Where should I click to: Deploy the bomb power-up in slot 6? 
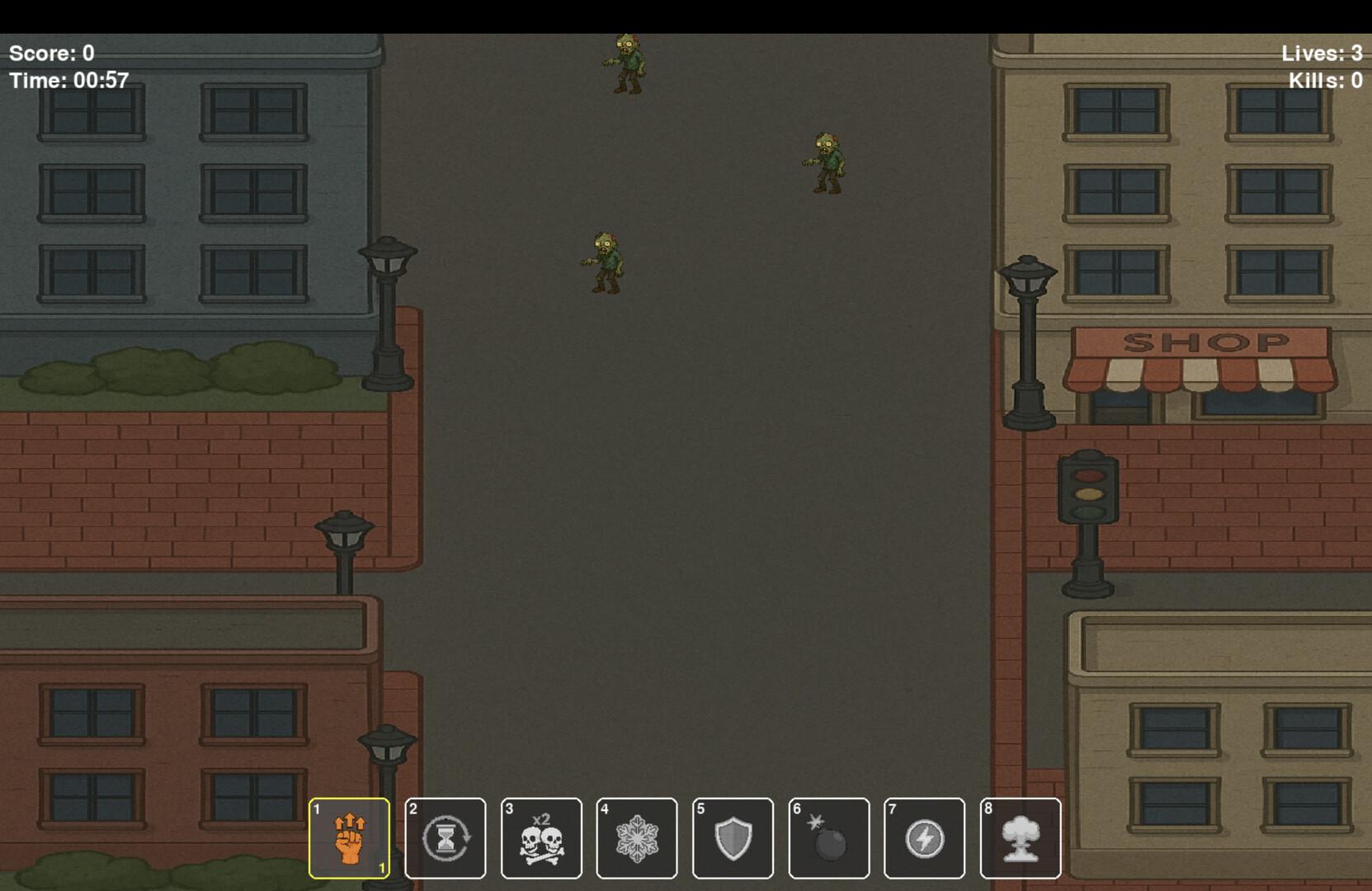(x=828, y=837)
